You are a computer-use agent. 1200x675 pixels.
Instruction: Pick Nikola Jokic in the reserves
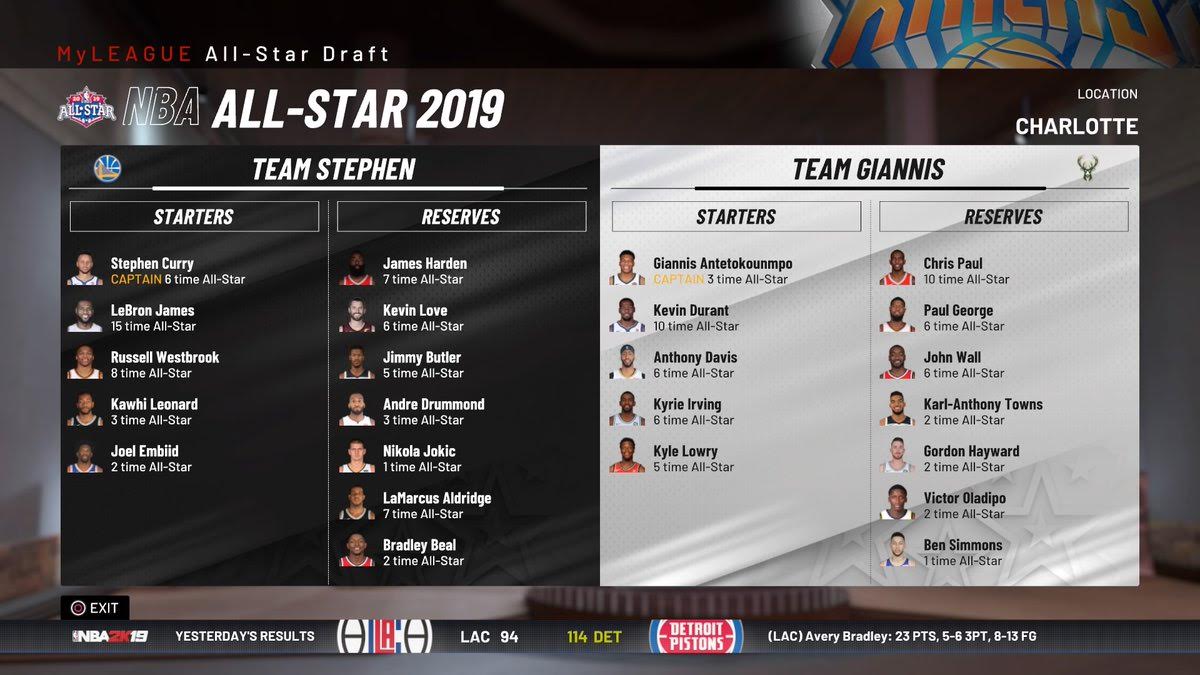(418, 458)
